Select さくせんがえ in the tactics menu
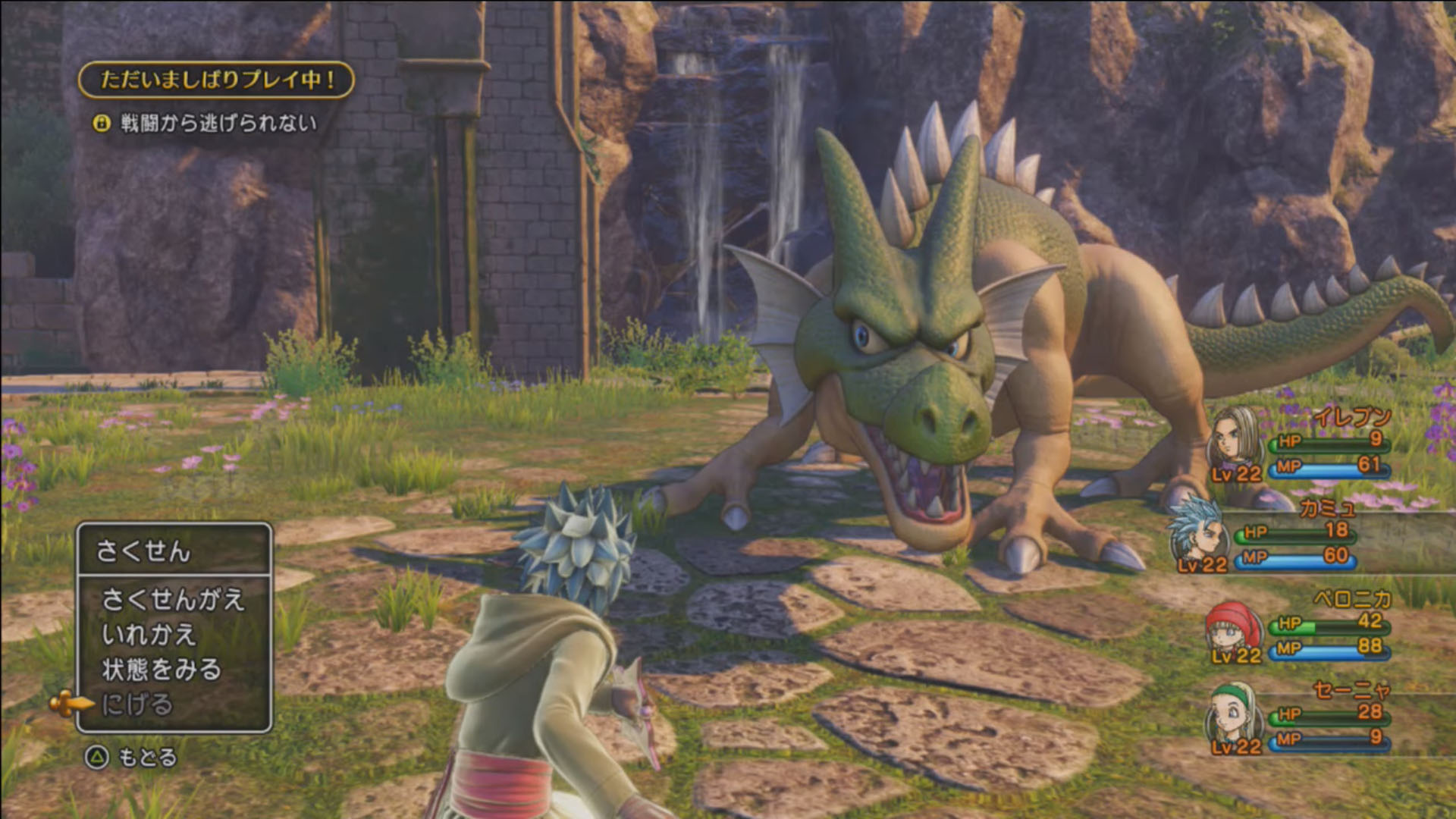Viewport: 1456px width, 819px height. [x=173, y=600]
